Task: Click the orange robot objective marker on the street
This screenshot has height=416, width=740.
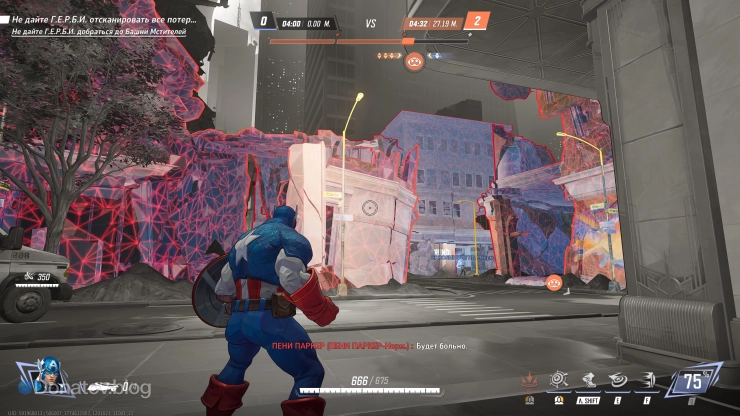Action: click(551, 283)
